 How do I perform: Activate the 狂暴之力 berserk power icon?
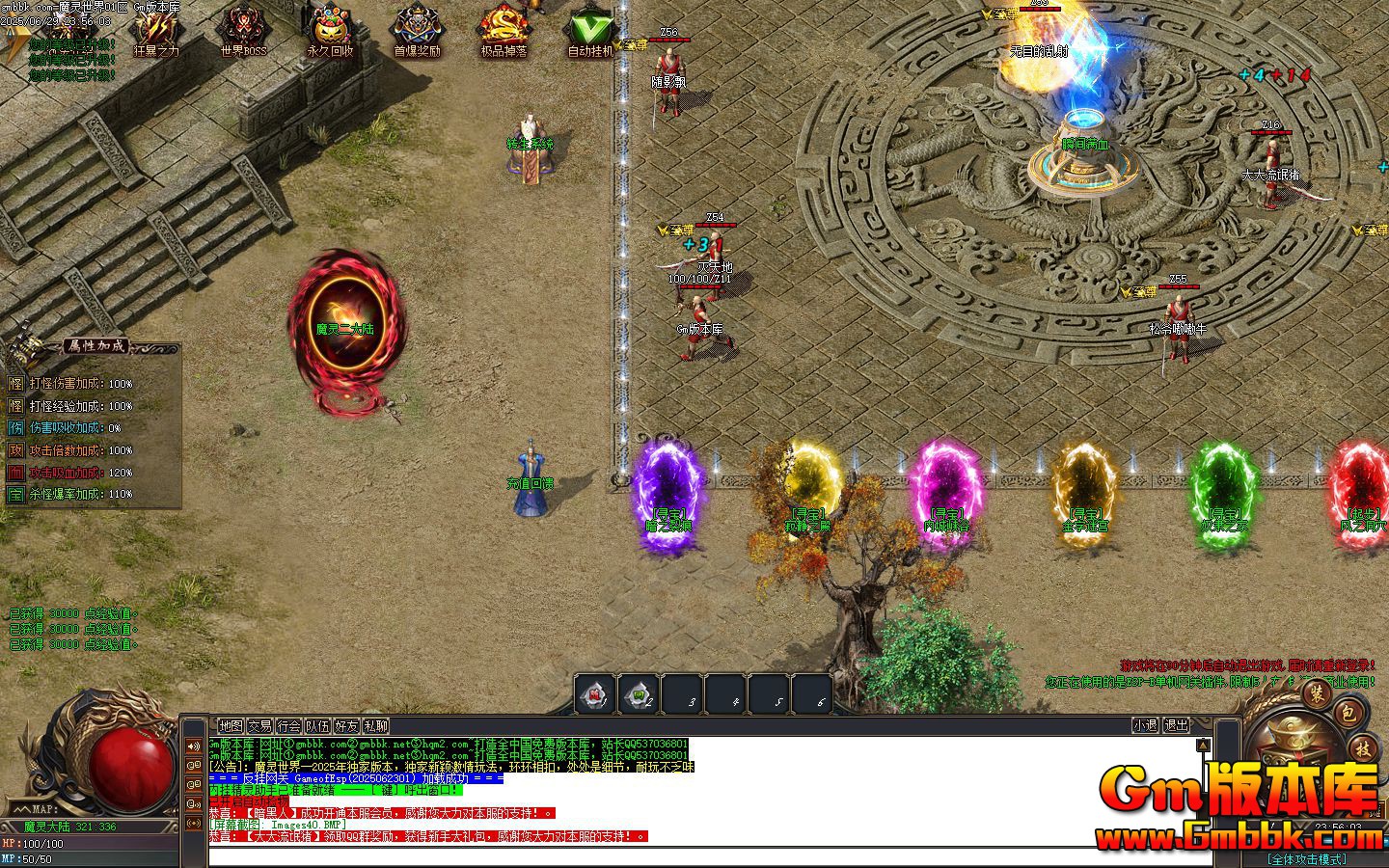(x=154, y=29)
